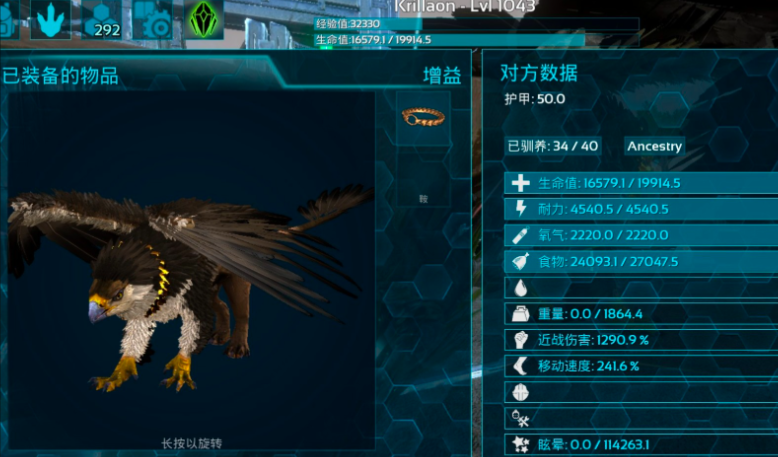This screenshot has height=457, width=778.
Task: Open the hexagon icon showing 292
Action: (103, 18)
